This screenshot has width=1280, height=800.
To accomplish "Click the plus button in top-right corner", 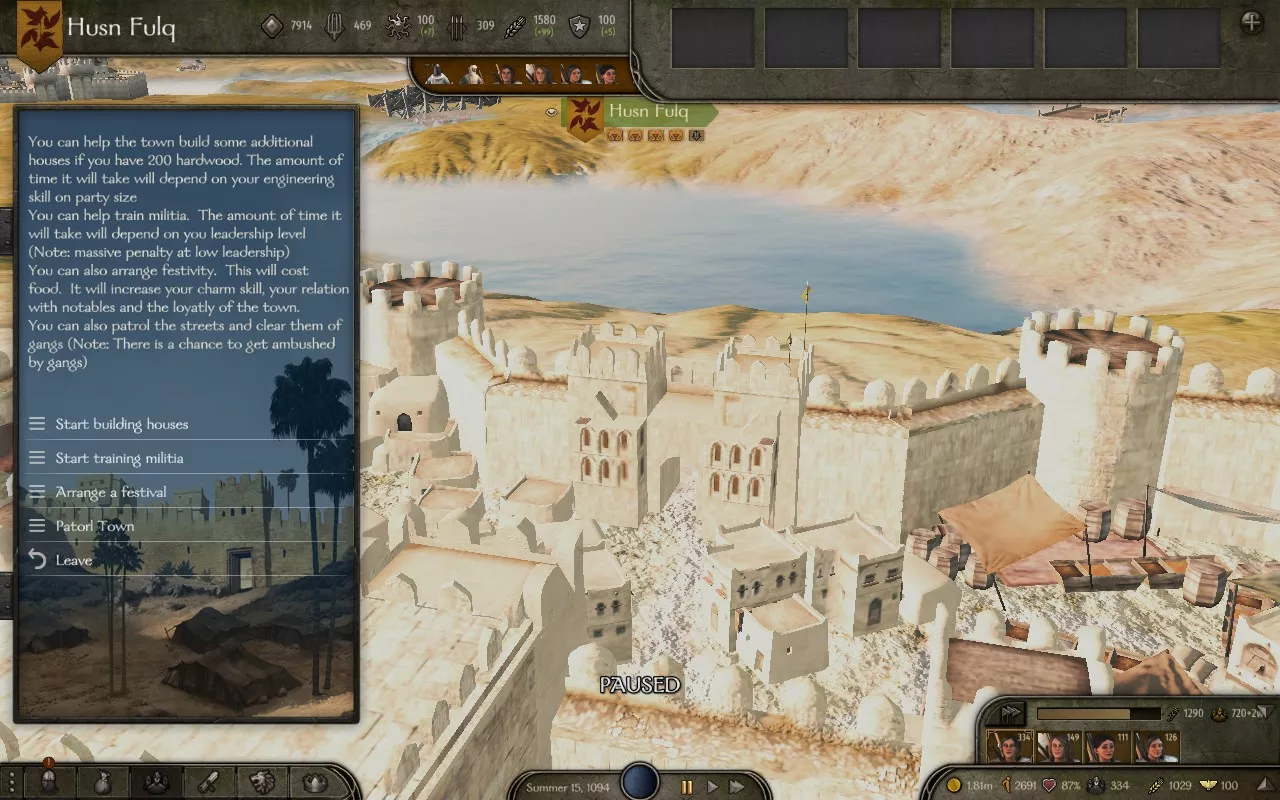I will pyautogui.click(x=1251, y=22).
